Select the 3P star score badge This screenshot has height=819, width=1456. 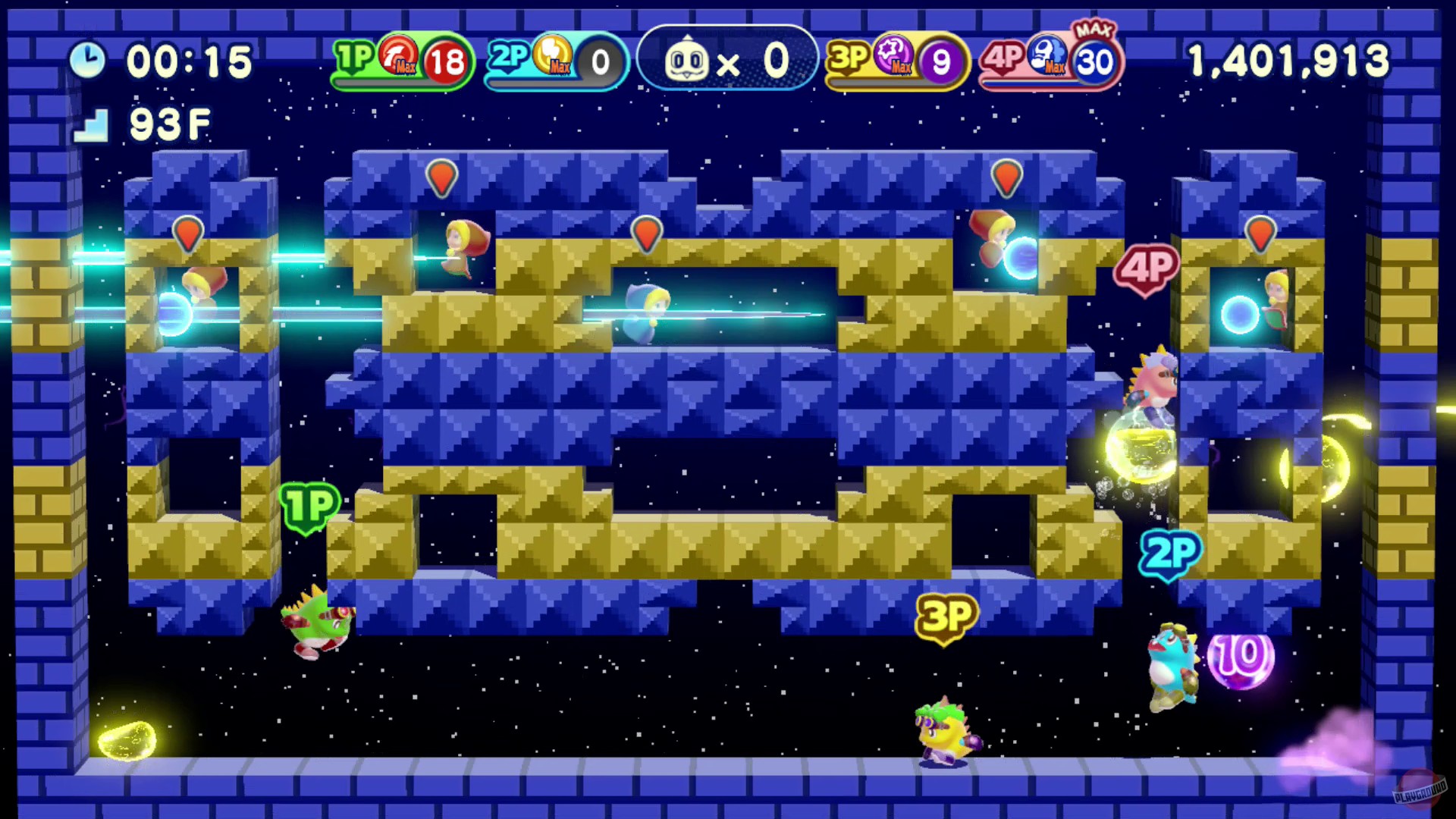(x=895, y=61)
